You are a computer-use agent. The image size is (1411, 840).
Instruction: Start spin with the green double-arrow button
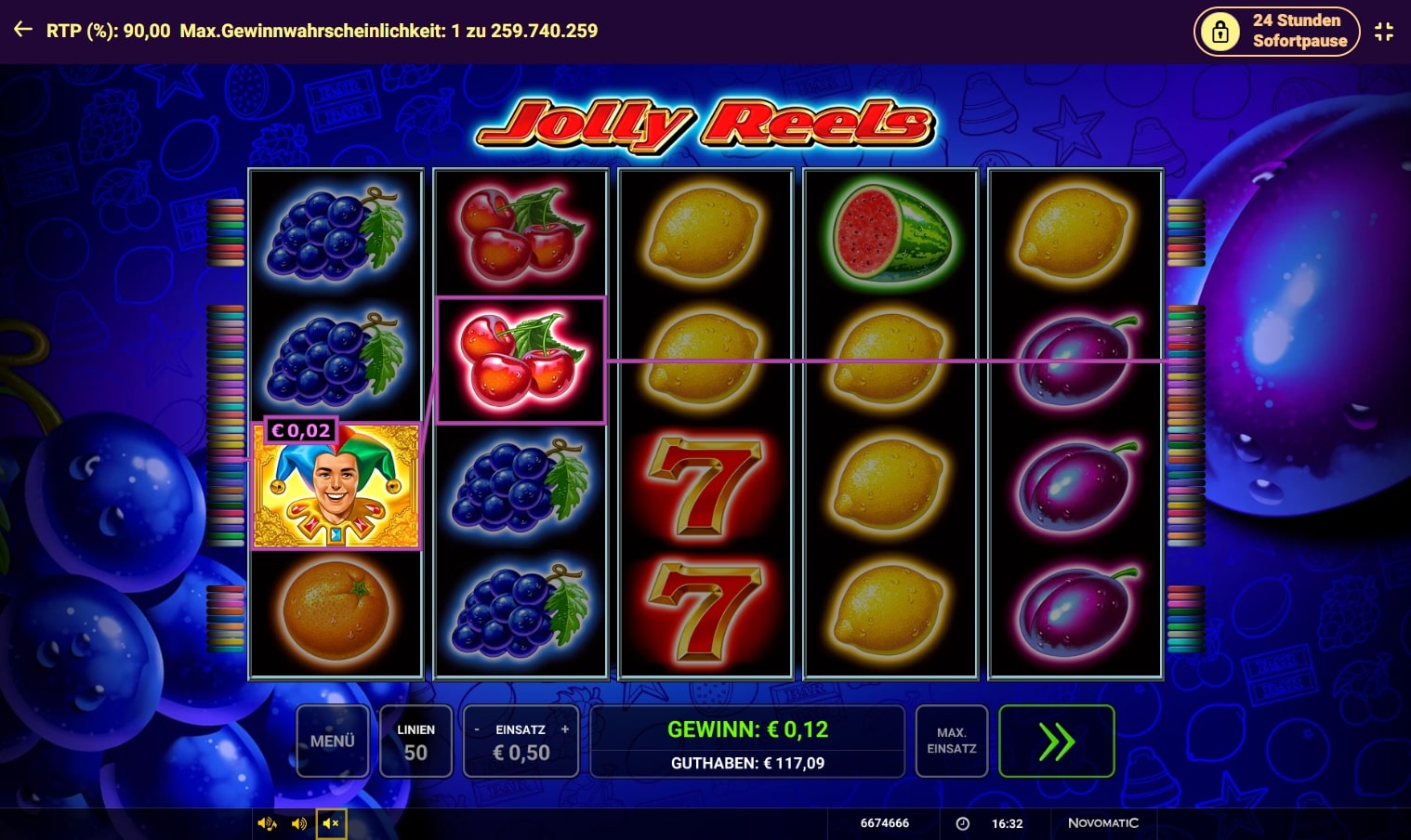point(1056,741)
